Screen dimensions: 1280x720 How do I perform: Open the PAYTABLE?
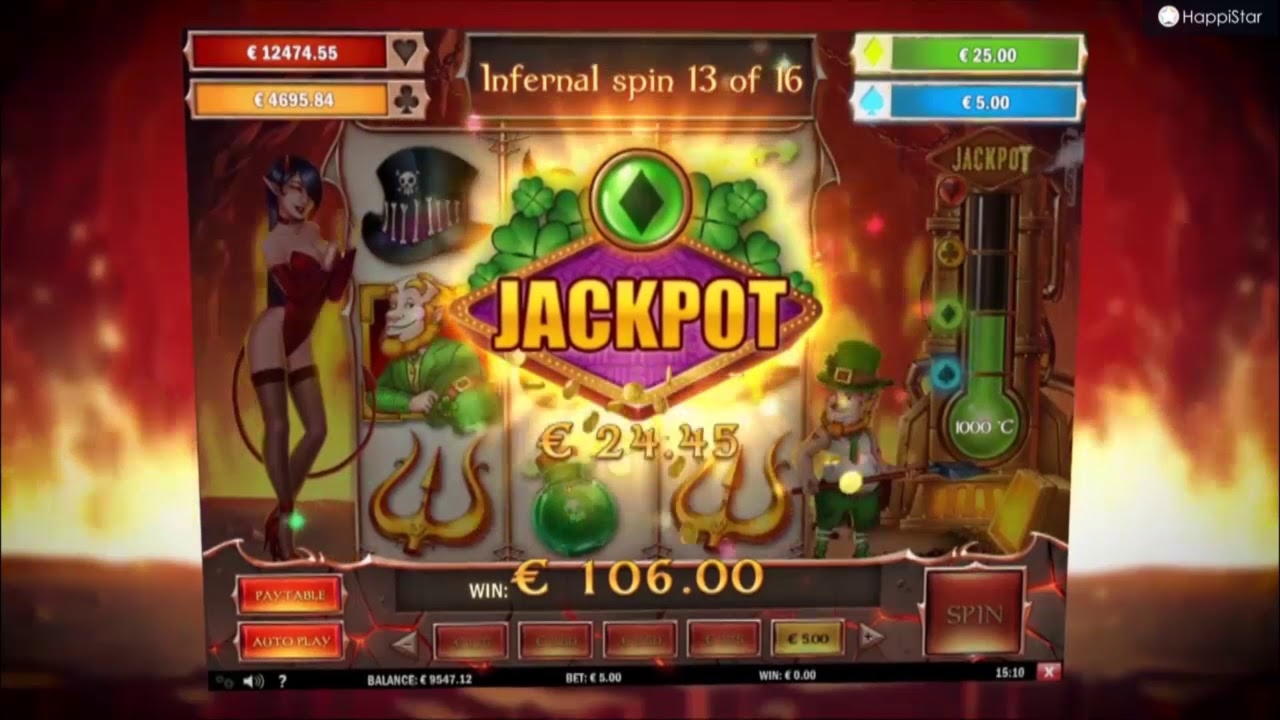point(289,594)
